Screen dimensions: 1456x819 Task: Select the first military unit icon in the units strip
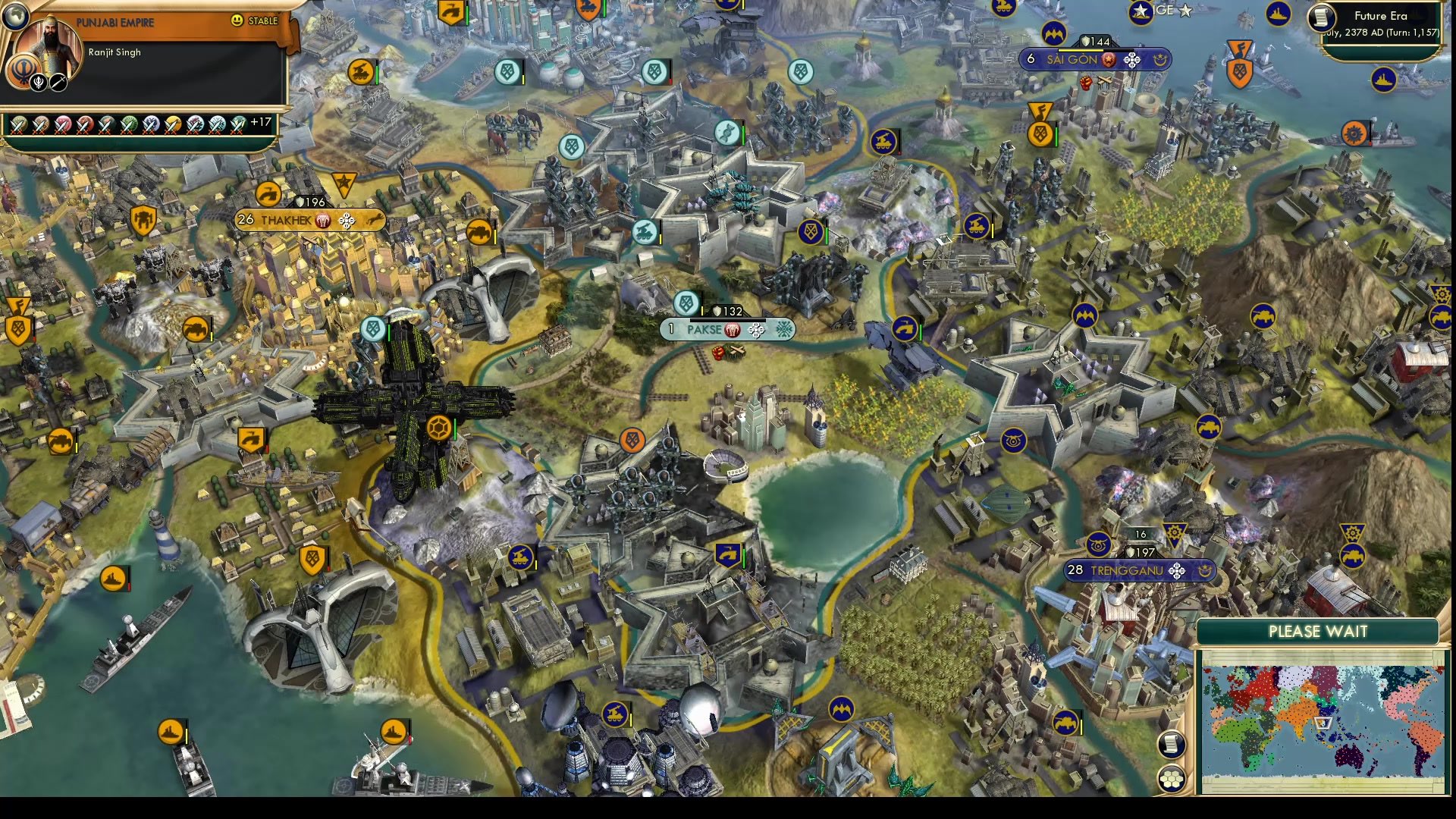18,125
